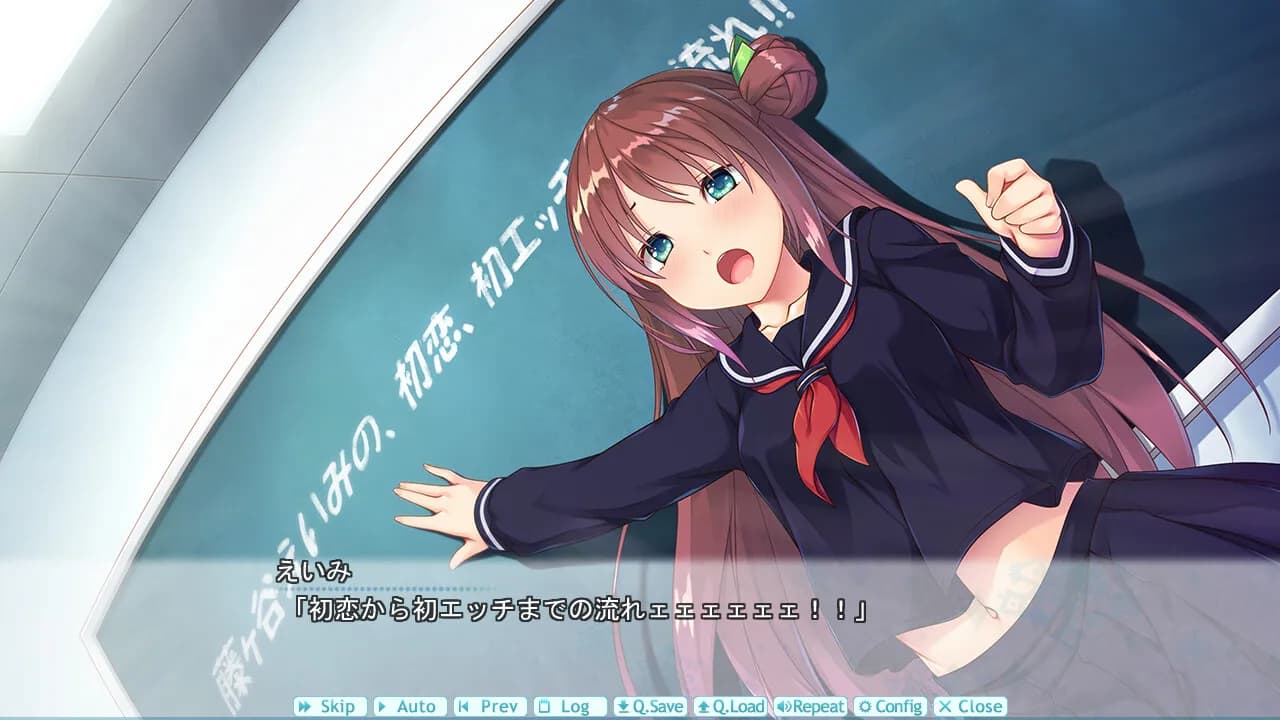The height and width of the screenshot is (720, 1280).
Task: Click the up-arrow icon on Q.Load
Action: tap(704, 707)
